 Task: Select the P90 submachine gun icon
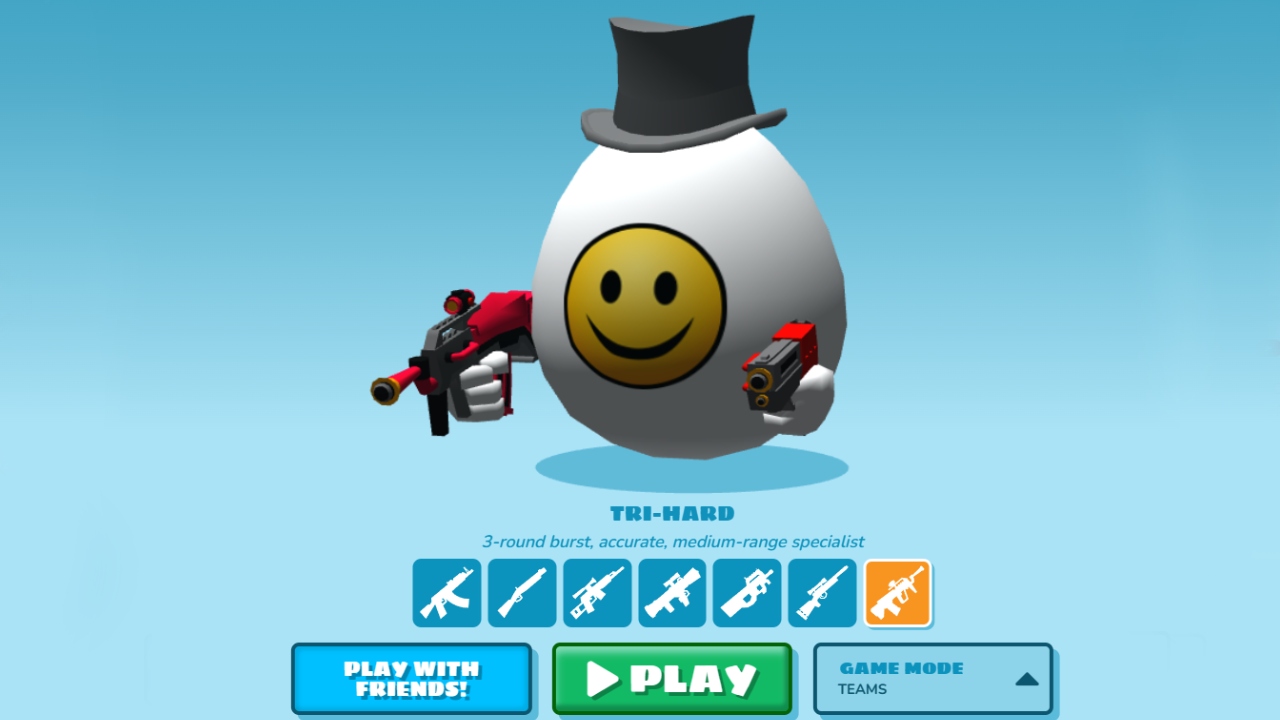coord(746,592)
